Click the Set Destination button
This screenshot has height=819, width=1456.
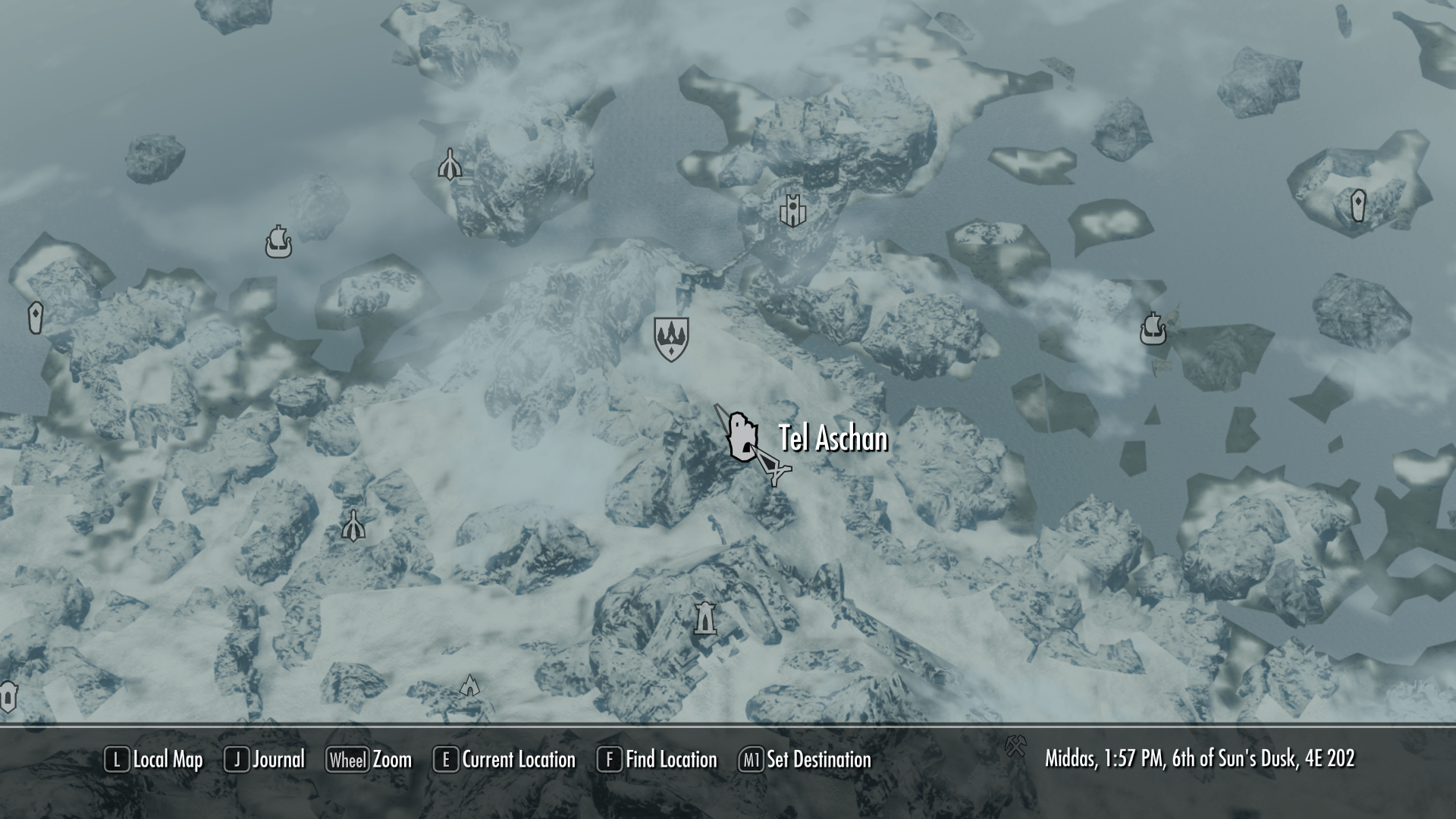pyautogui.click(x=805, y=759)
